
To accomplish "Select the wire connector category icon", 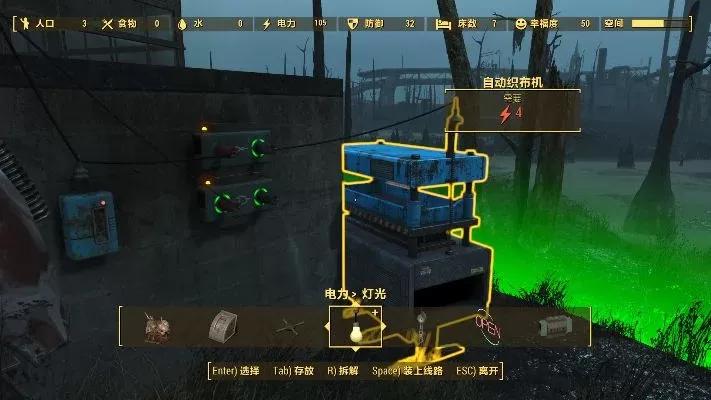I will point(289,327).
